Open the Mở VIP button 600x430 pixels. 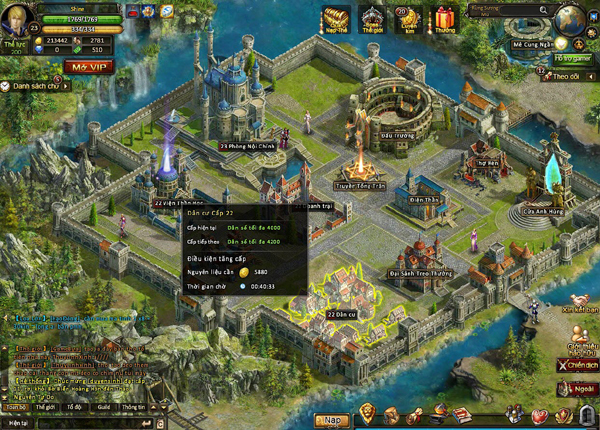pyautogui.click(x=89, y=67)
